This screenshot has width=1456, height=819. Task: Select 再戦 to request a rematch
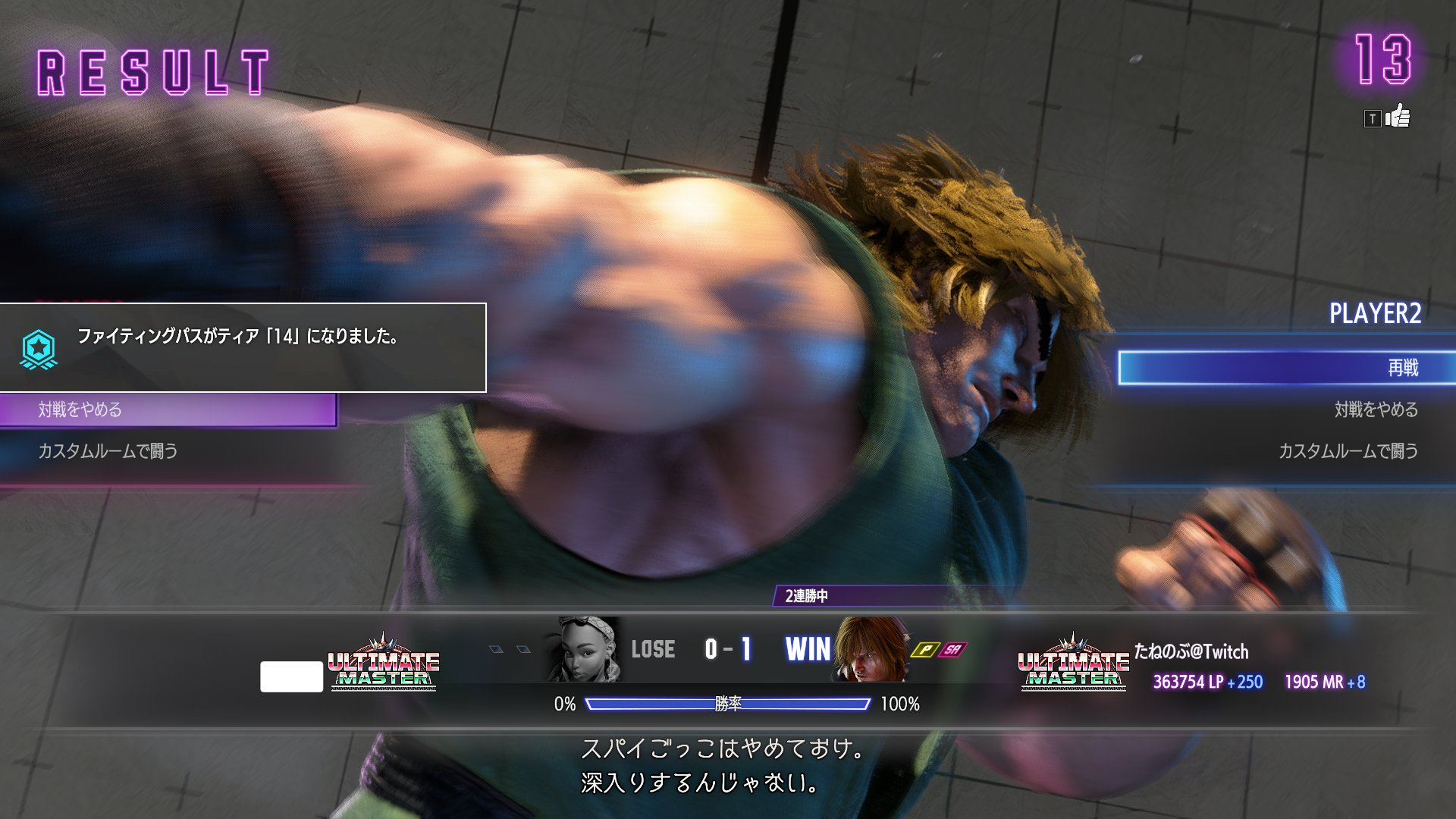1286,368
